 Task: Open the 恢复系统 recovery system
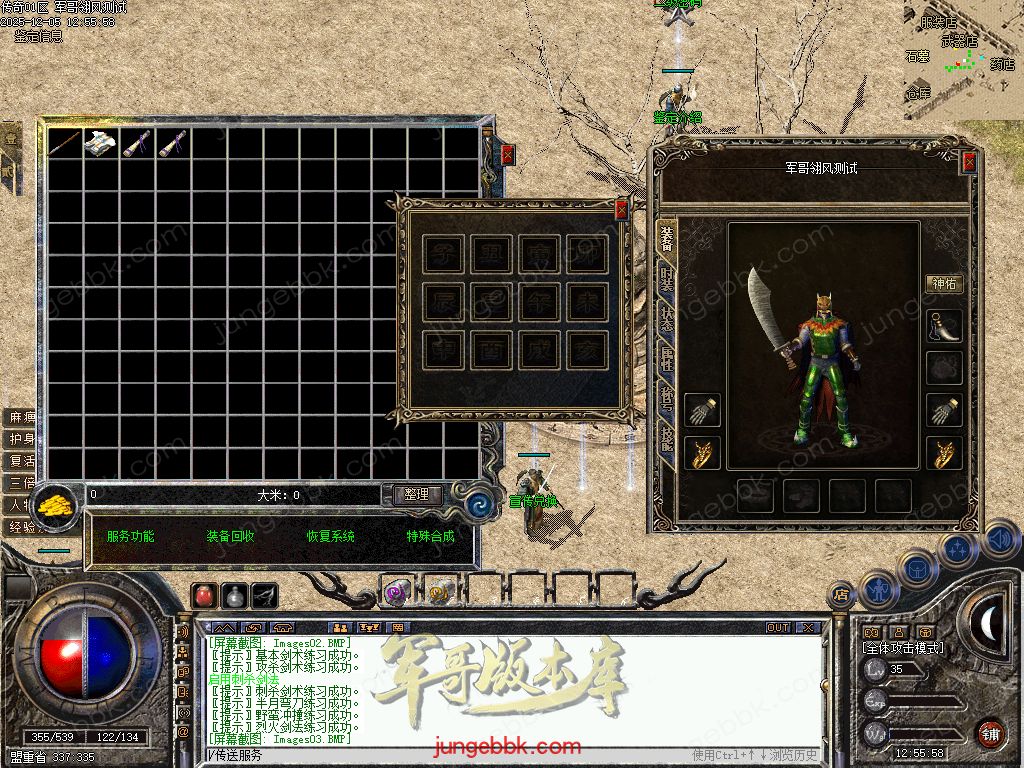point(330,536)
